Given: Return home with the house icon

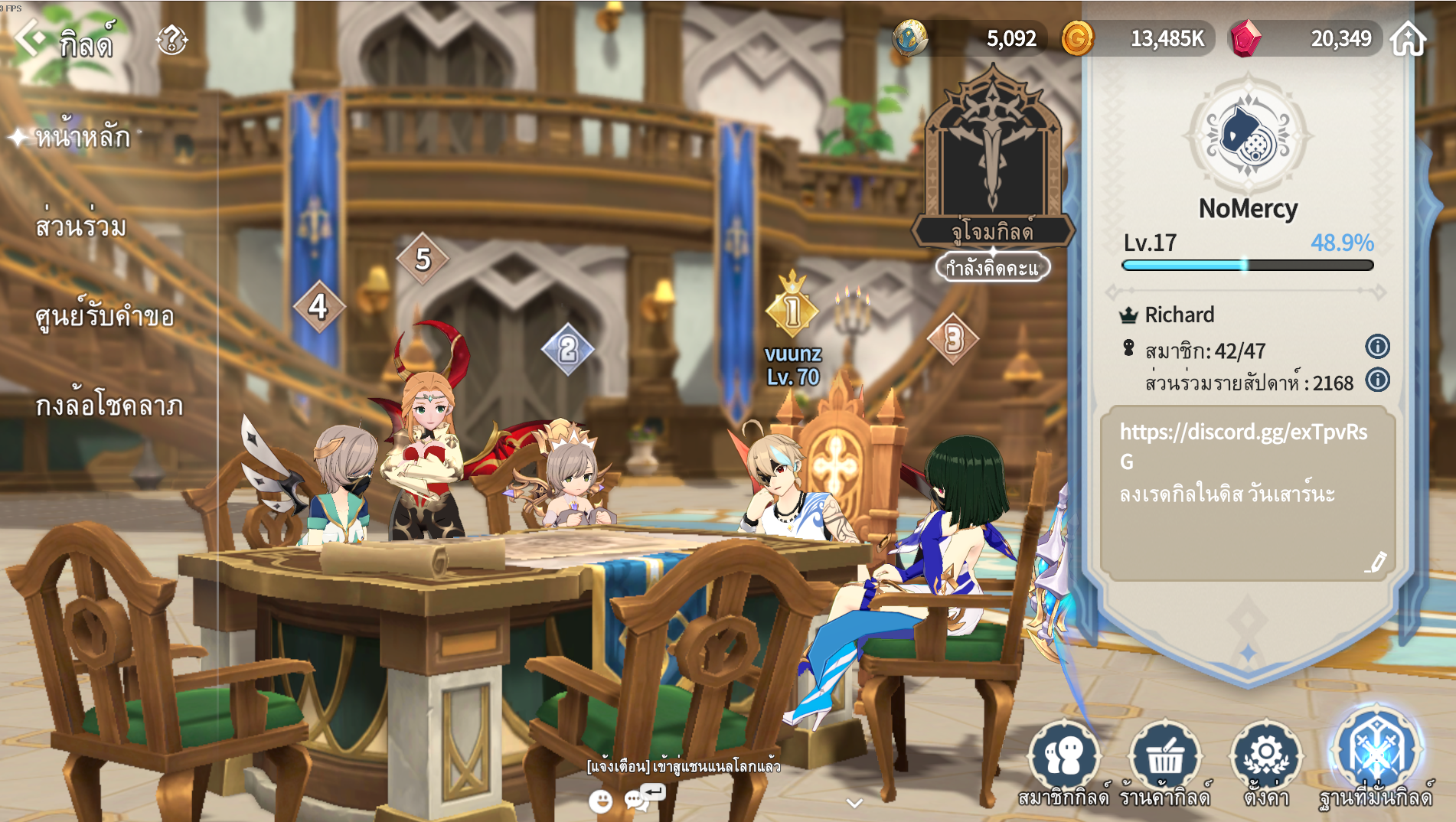Looking at the screenshot, I should click(1408, 39).
